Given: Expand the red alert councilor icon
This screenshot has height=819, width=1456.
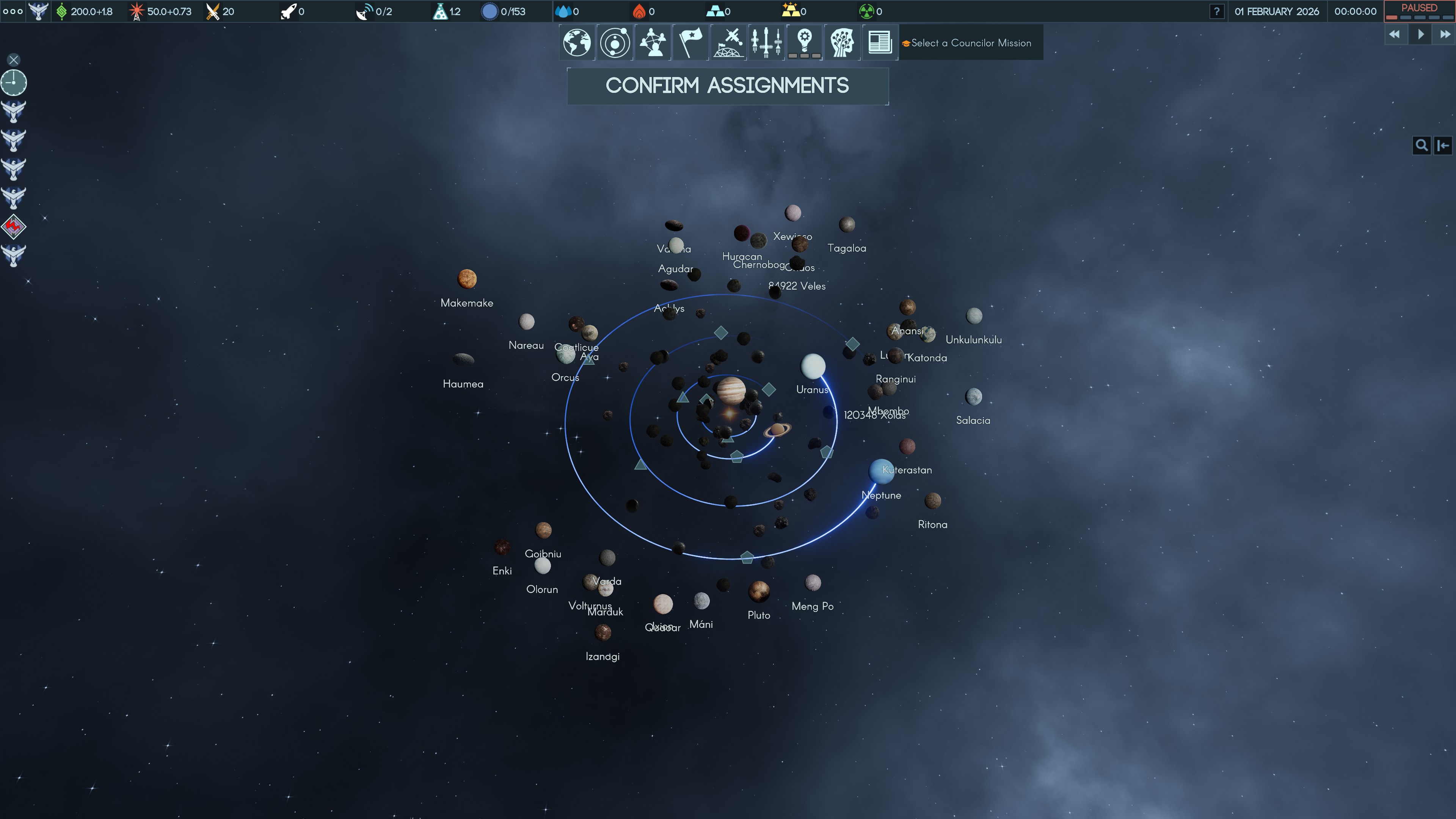Looking at the screenshot, I should (13, 227).
